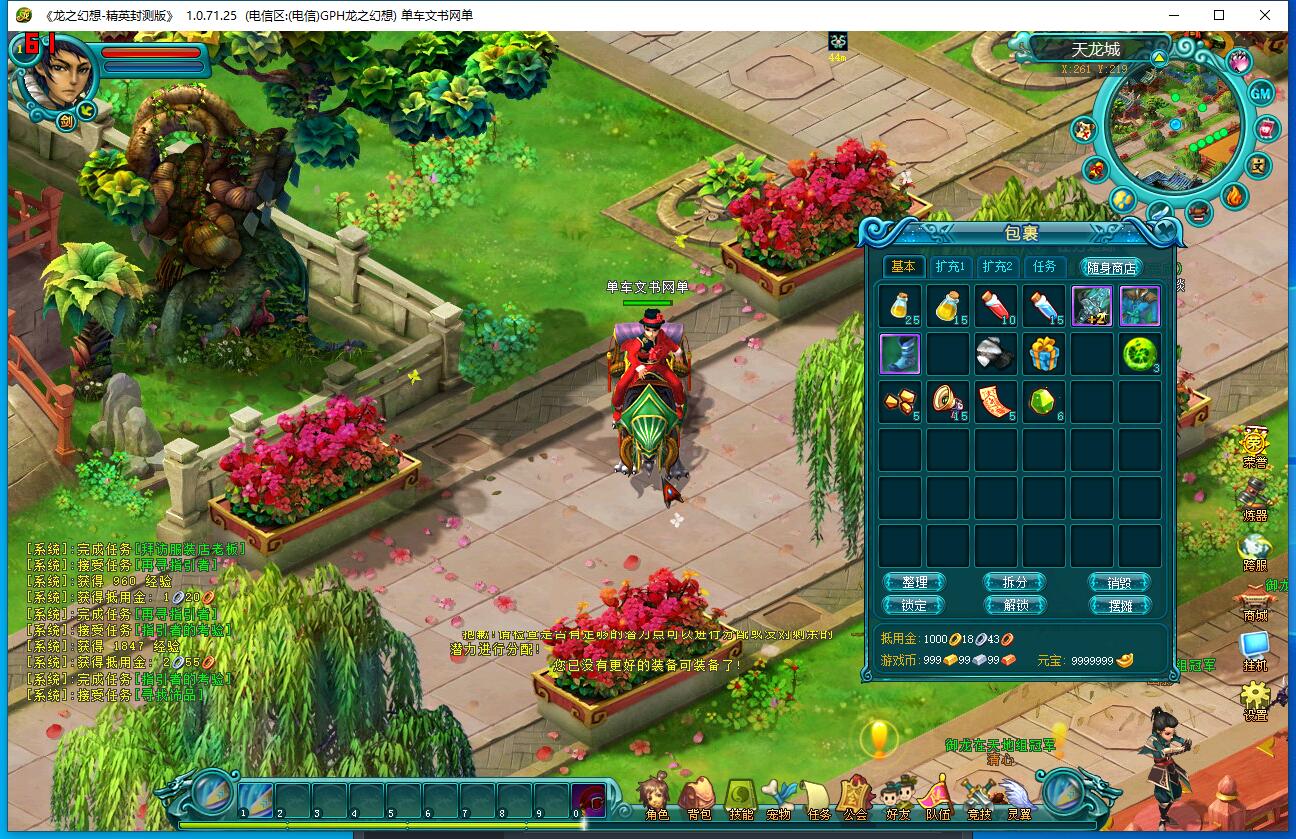Select the blue gift box item
The image size is (1296, 839).
[x=1043, y=354]
